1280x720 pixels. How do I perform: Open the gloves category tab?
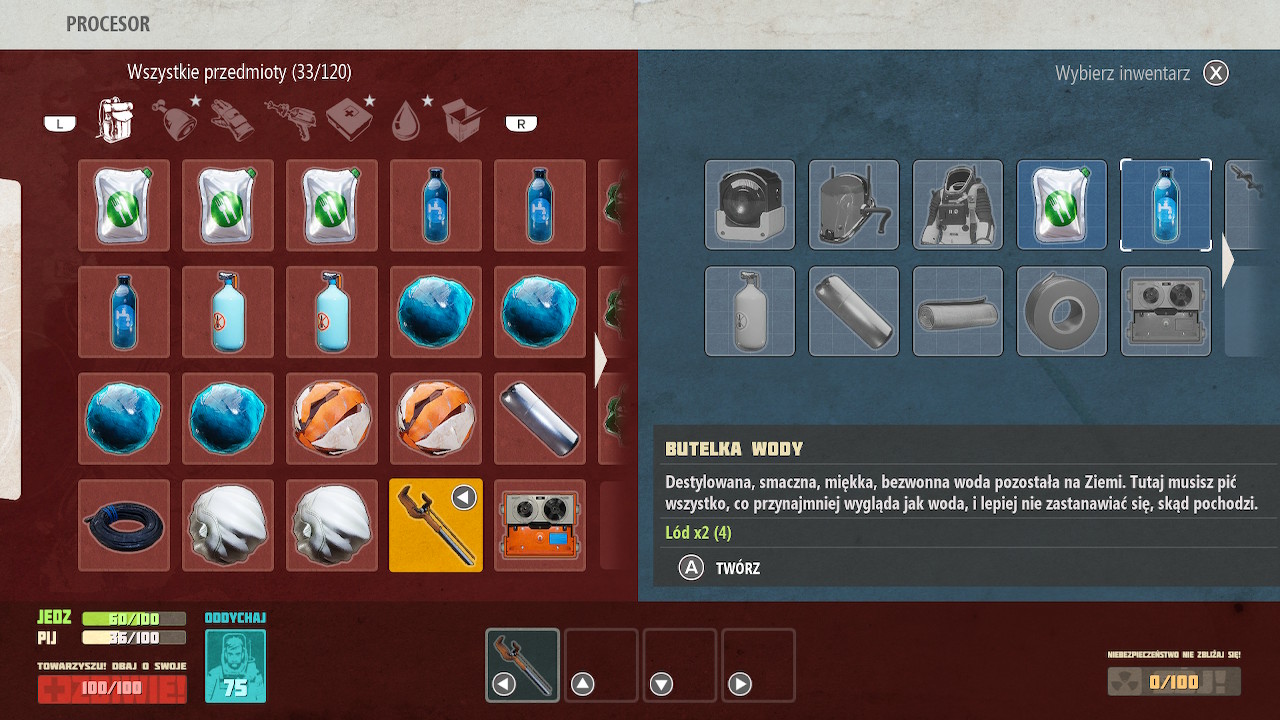(231, 120)
